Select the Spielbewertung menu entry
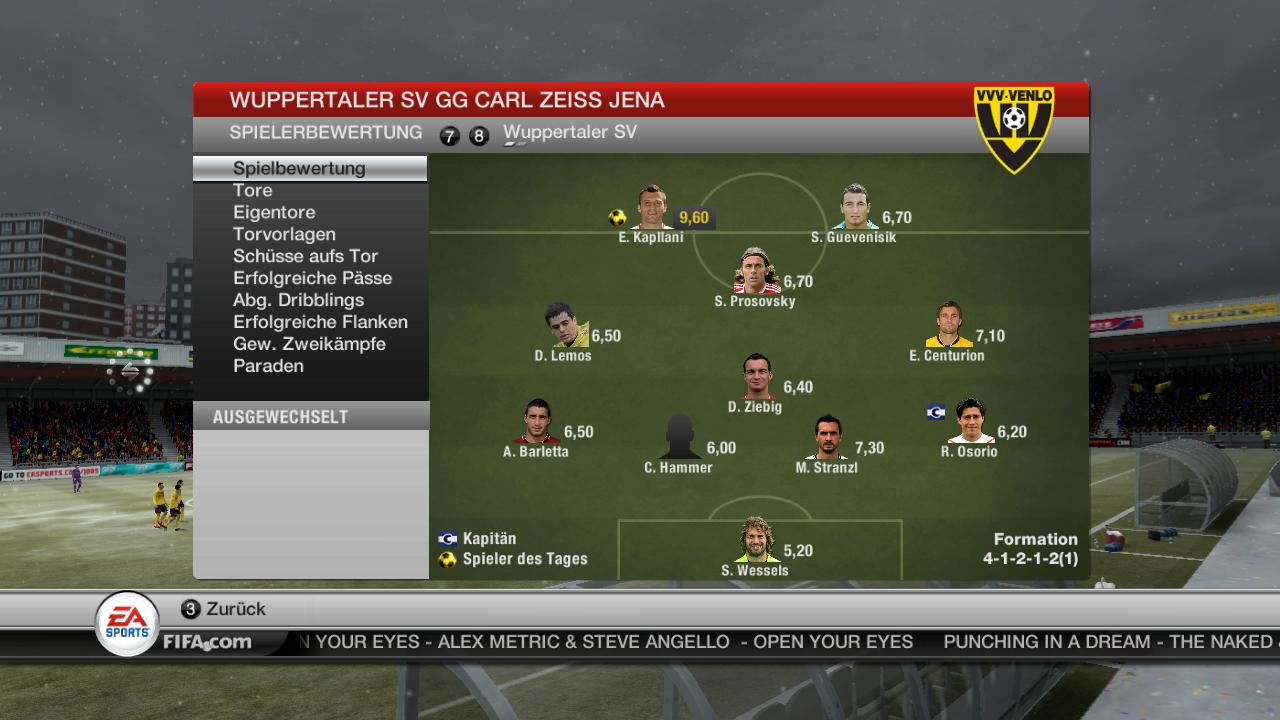Viewport: 1280px width, 720px height. (299, 168)
